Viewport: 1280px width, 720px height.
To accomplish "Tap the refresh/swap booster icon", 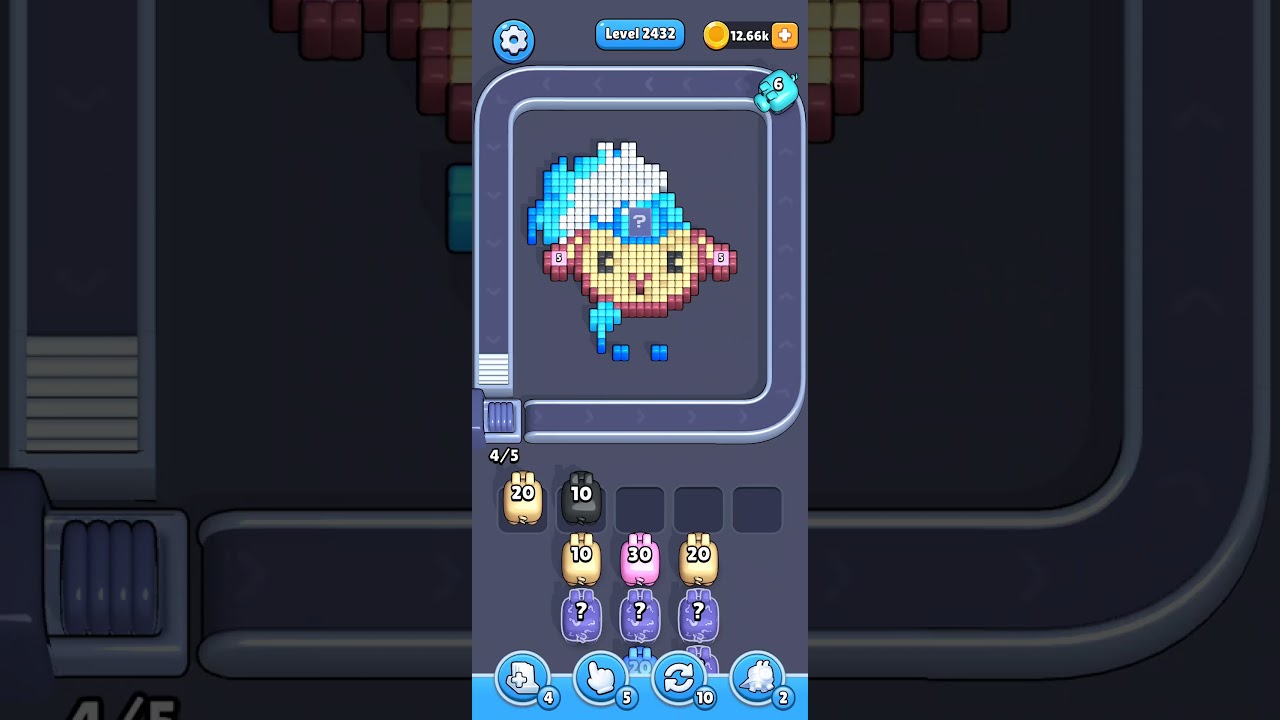I will [x=679, y=678].
